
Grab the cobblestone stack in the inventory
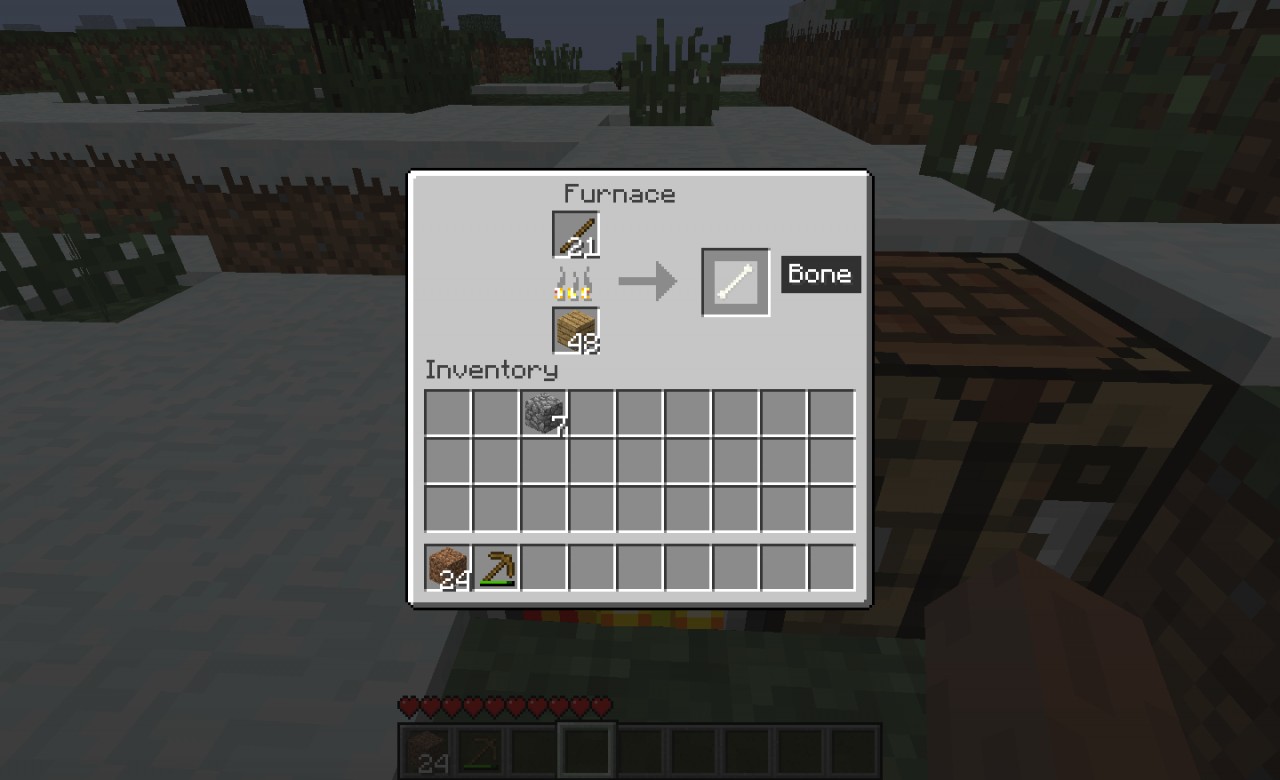[x=544, y=413]
